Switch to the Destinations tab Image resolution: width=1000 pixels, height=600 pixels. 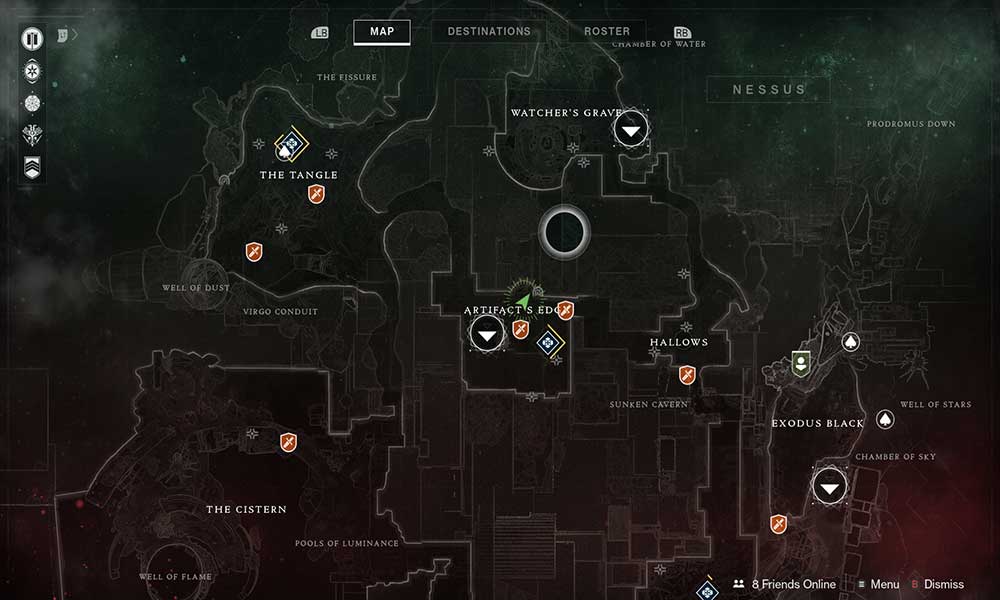click(x=489, y=31)
